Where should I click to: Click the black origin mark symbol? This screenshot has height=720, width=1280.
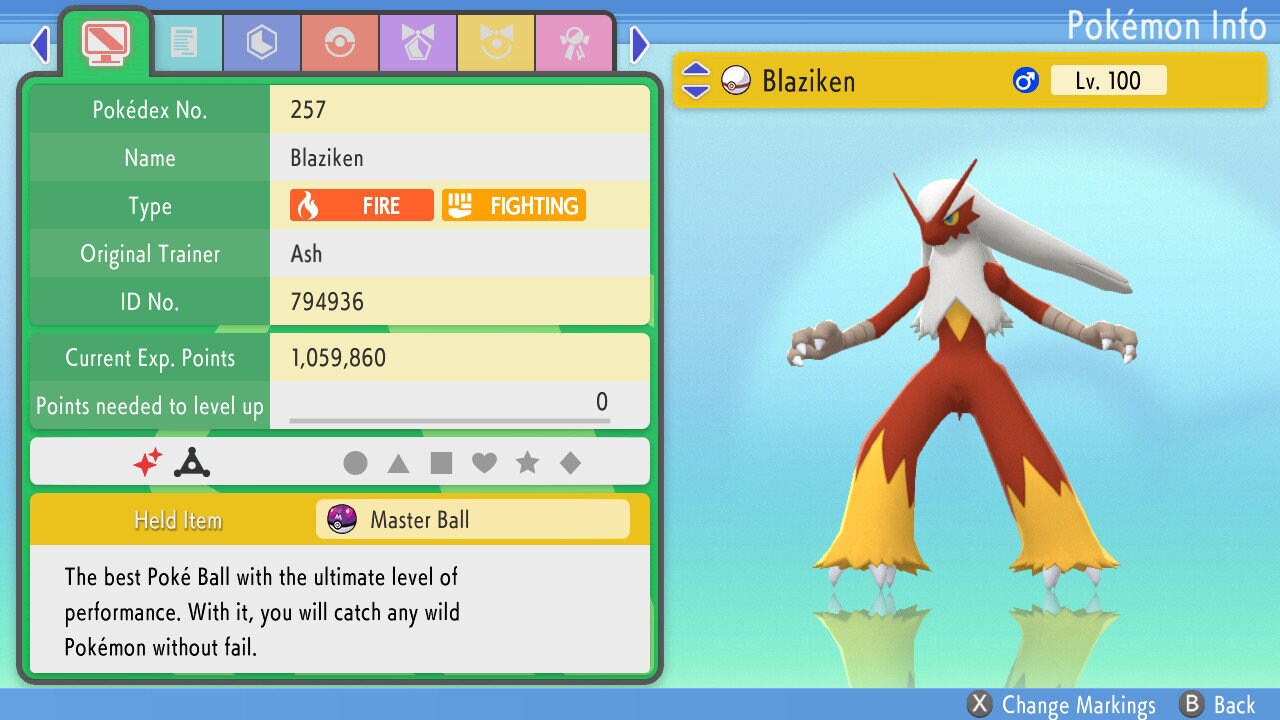click(192, 461)
